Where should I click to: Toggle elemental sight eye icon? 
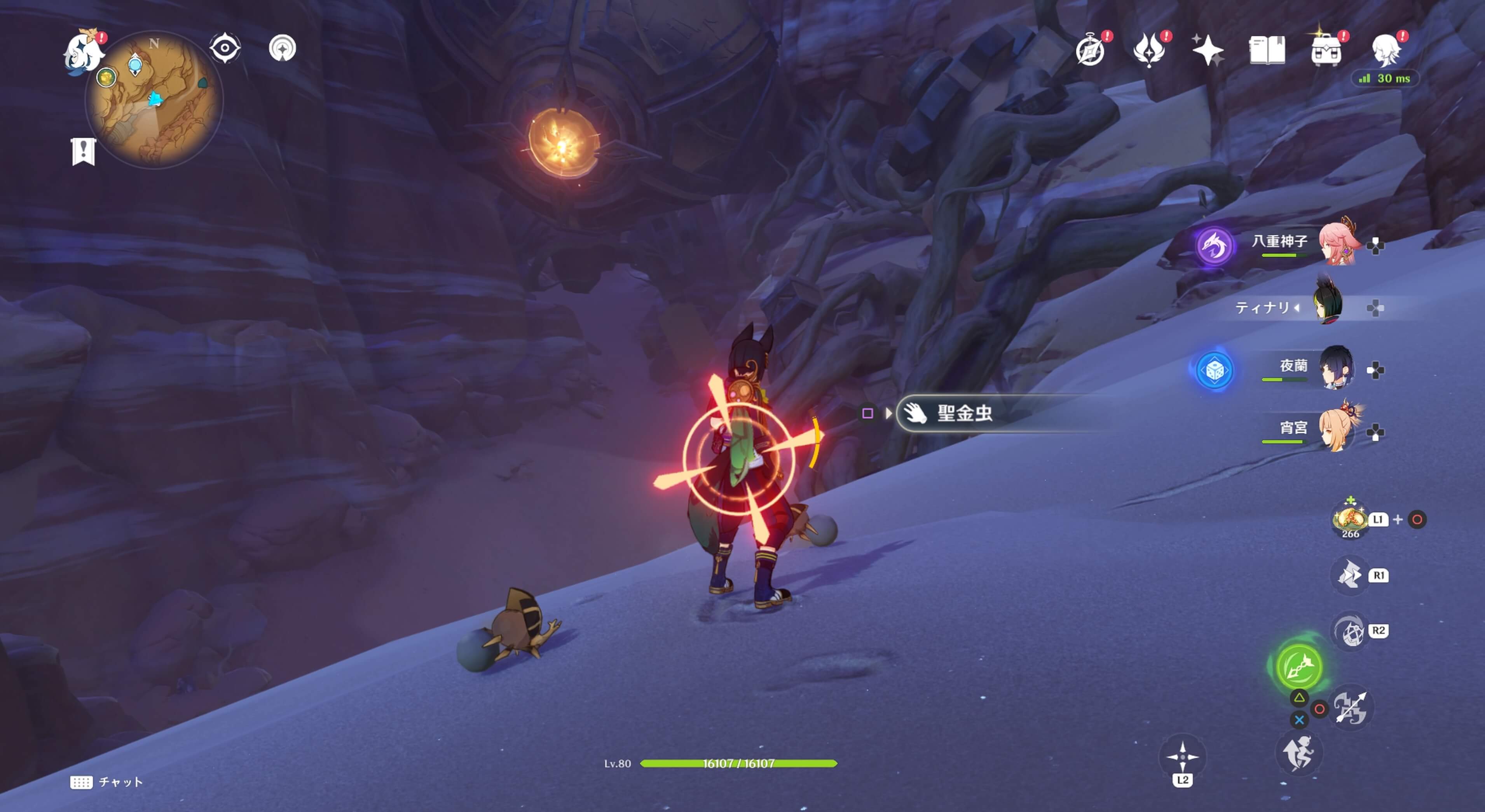tap(225, 48)
